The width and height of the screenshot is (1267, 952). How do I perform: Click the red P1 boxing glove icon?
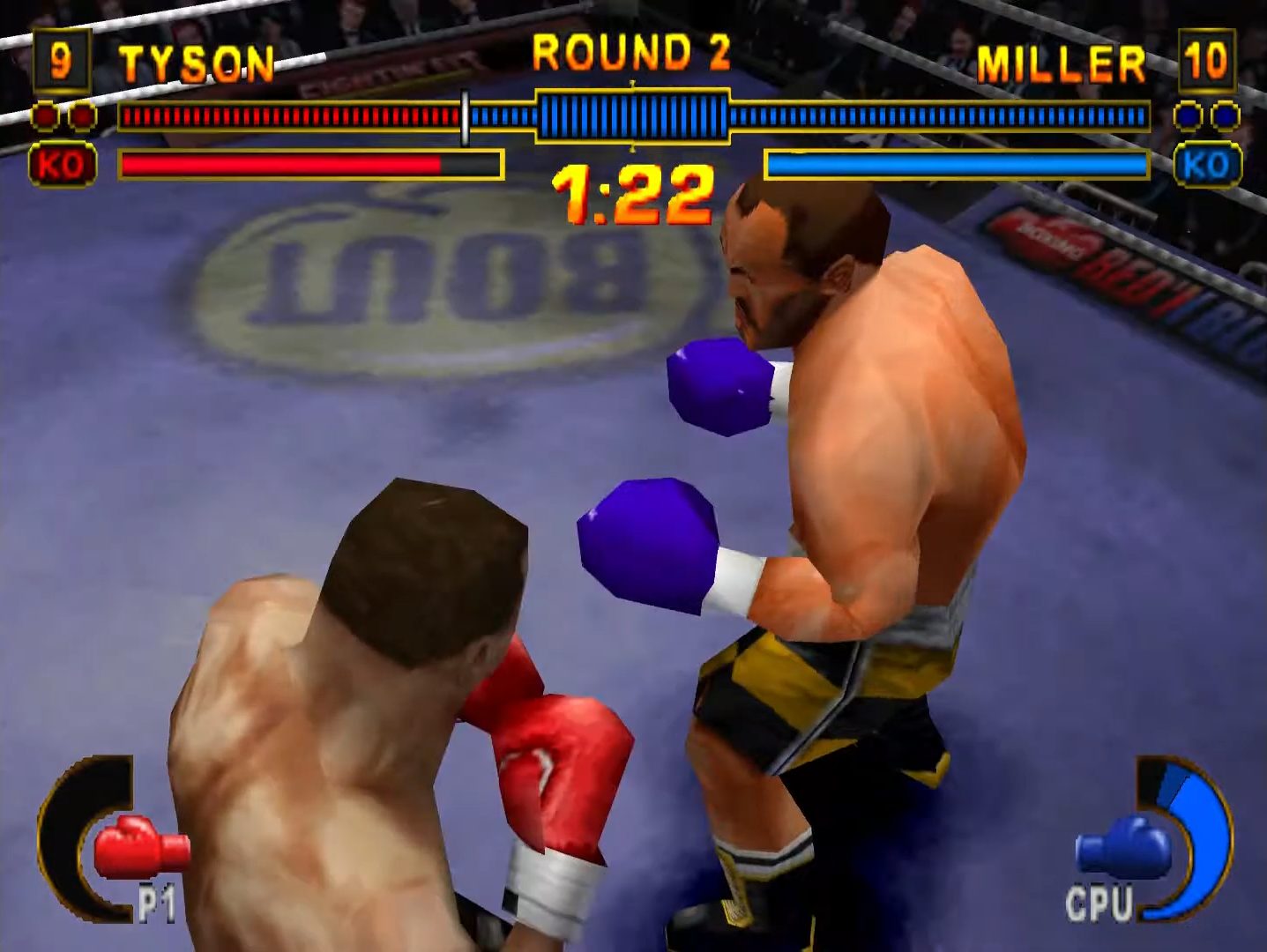coord(139,847)
